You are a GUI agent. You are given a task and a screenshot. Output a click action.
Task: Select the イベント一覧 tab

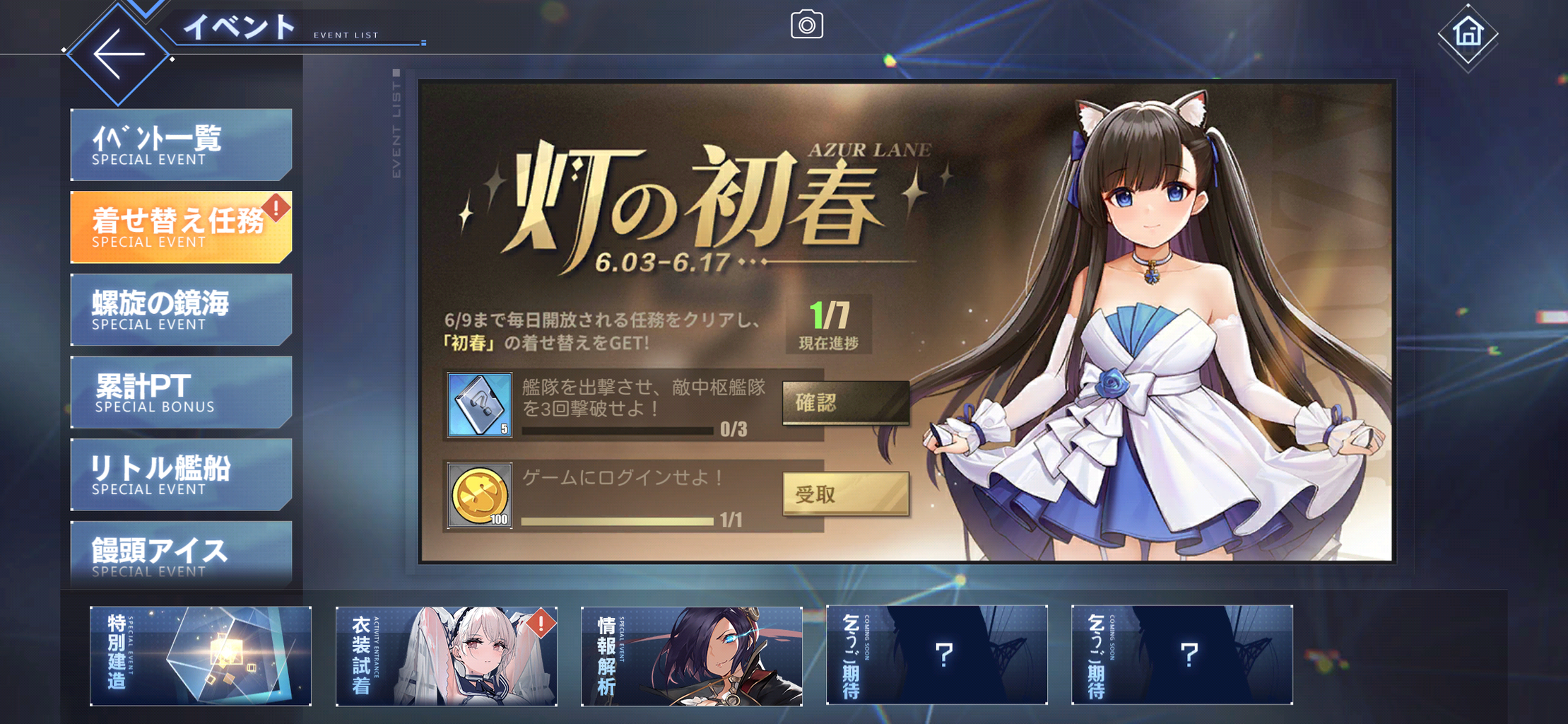(181, 144)
